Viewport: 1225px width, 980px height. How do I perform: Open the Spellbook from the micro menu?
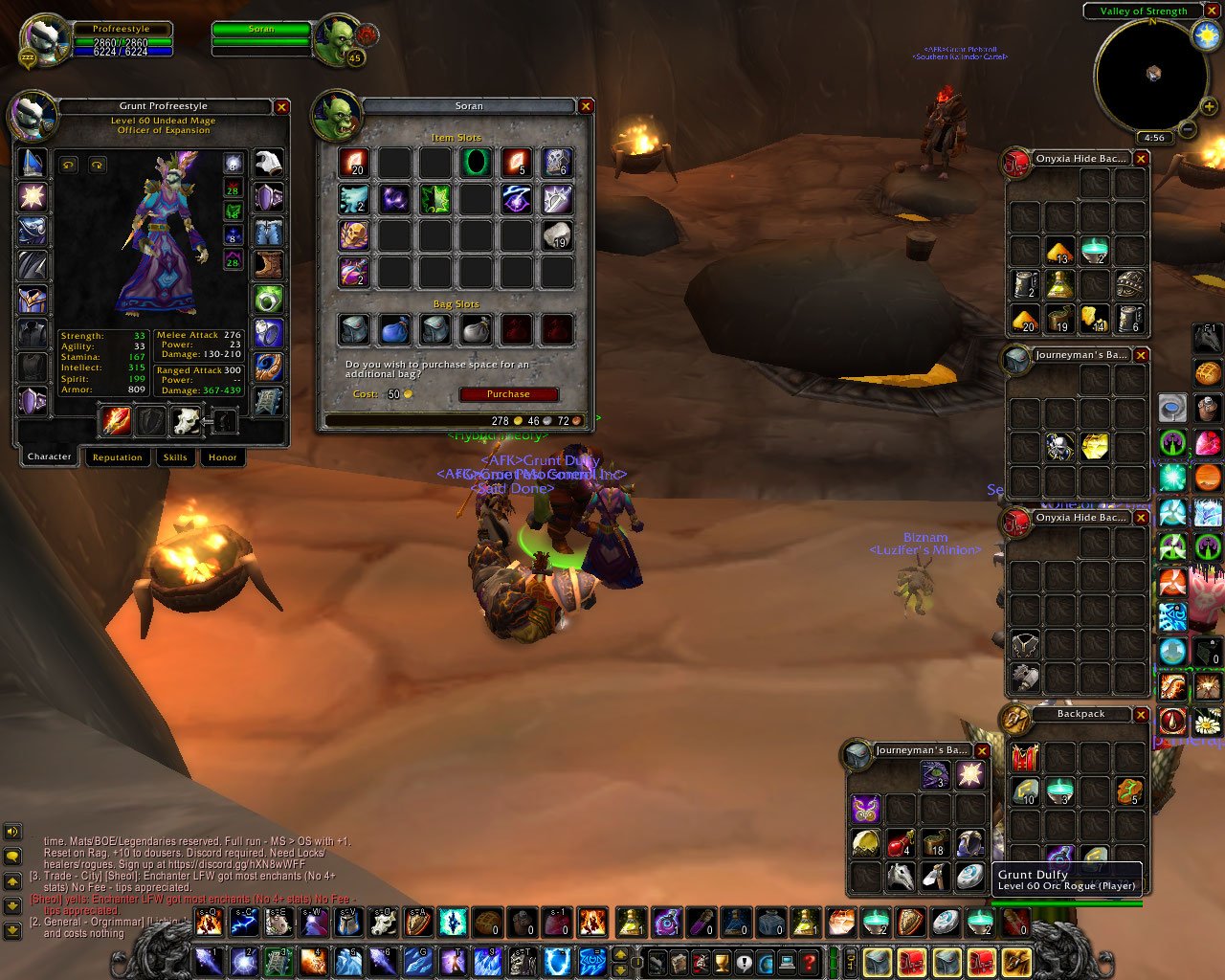pos(679,961)
